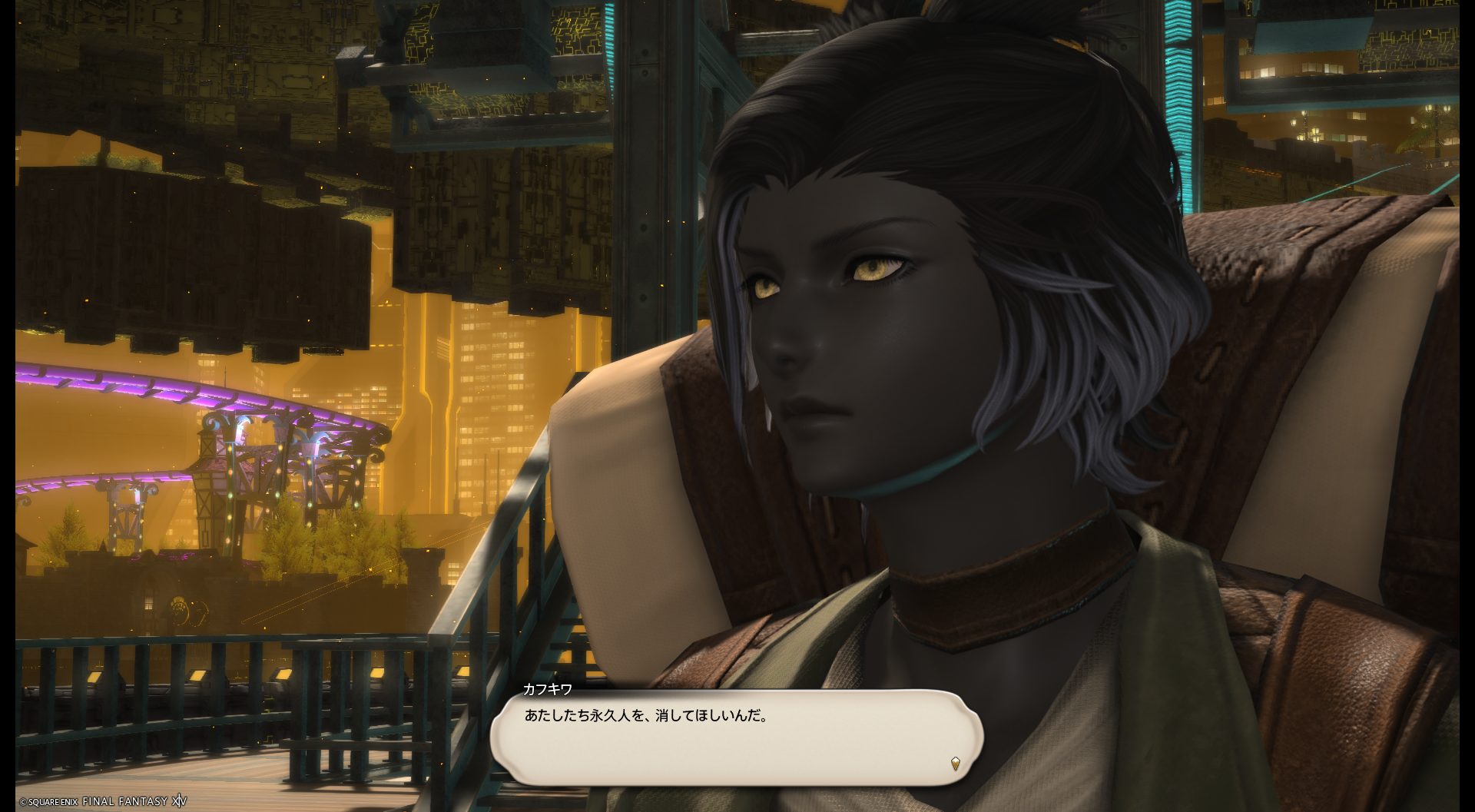This screenshot has height=812, width=1475.
Task: Click the dialogue advance arrow indicator
Action: (x=955, y=764)
